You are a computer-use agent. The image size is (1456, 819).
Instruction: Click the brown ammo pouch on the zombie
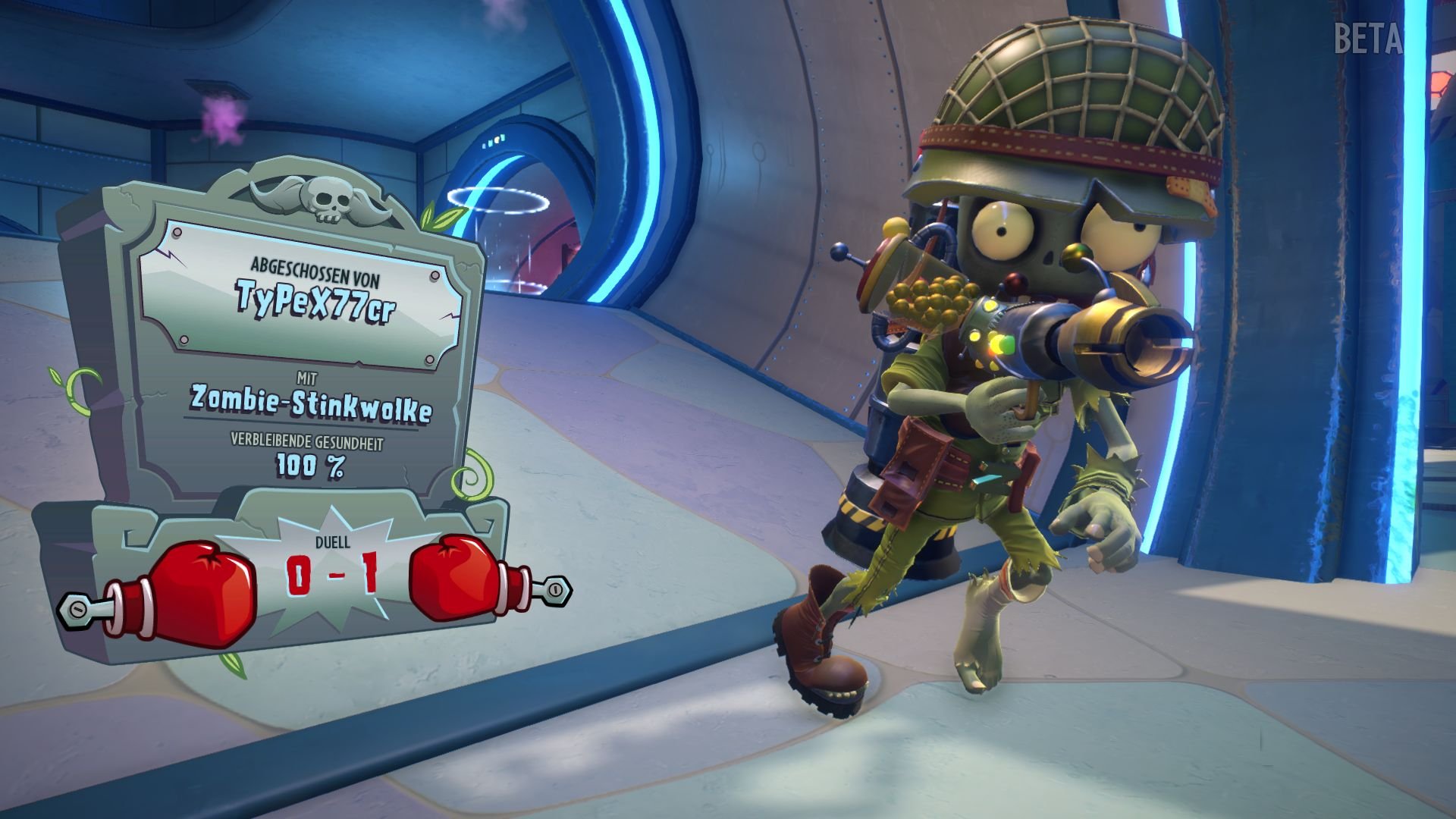(910, 470)
